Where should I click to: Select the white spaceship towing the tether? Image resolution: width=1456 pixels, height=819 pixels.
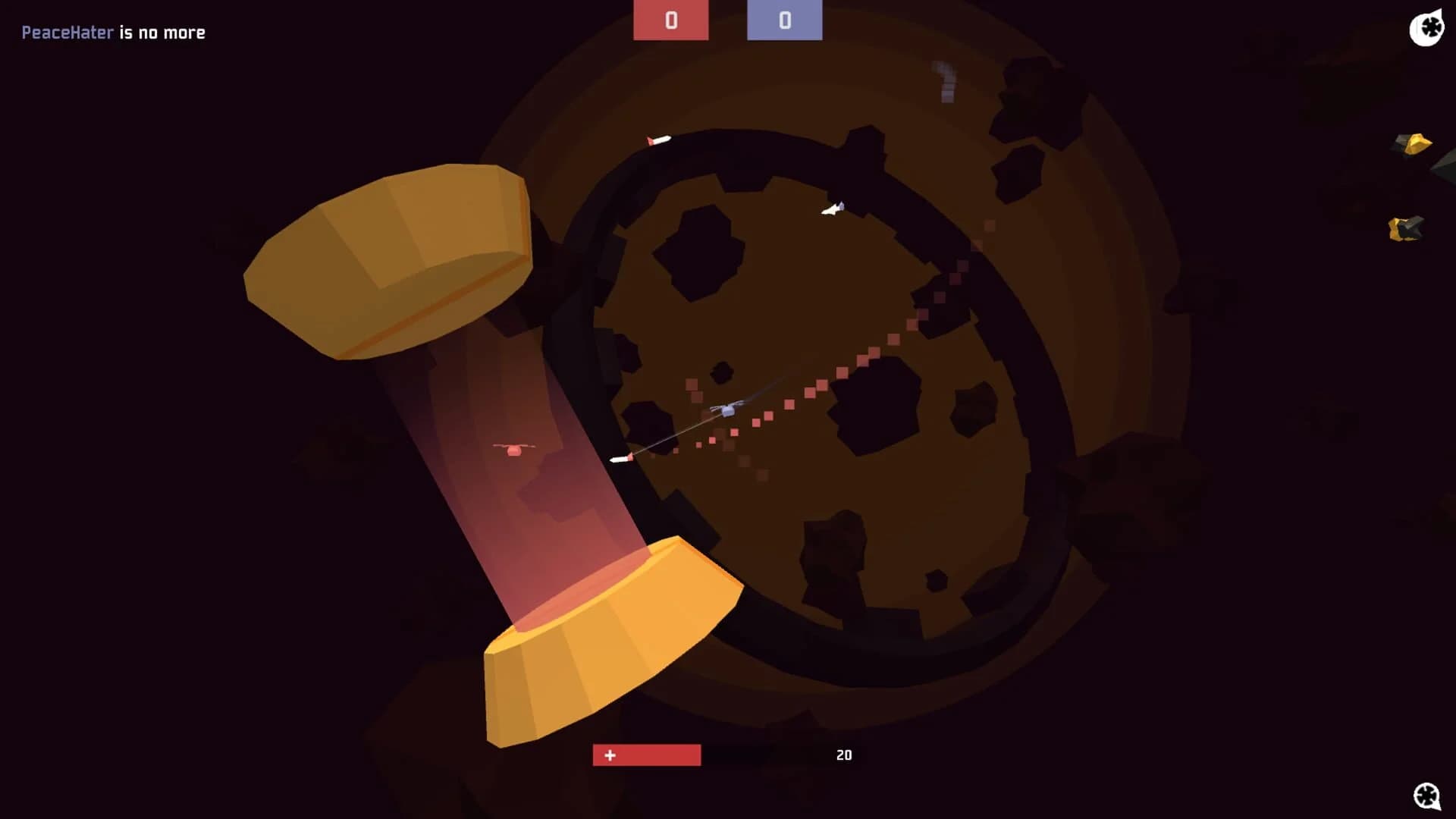pyautogui.click(x=726, y=410)
